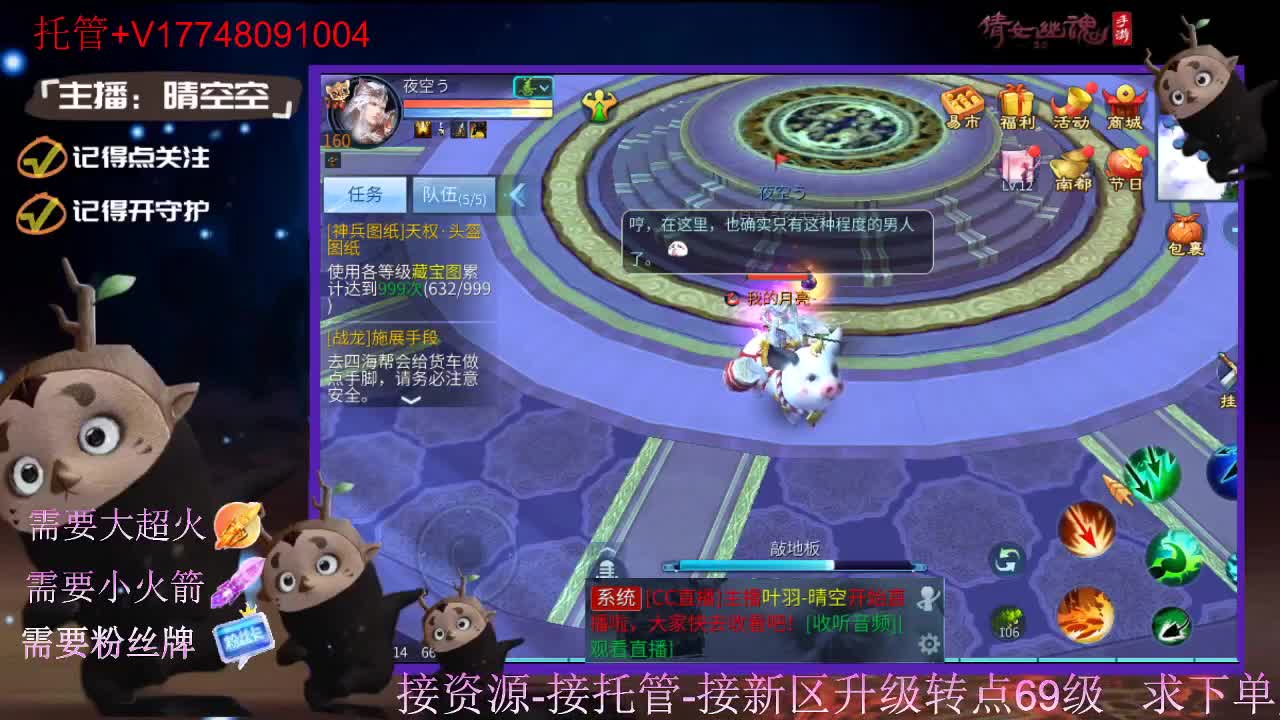Click the 收听音频 listen audio link
1280x720 pixels.
point(851,621)
